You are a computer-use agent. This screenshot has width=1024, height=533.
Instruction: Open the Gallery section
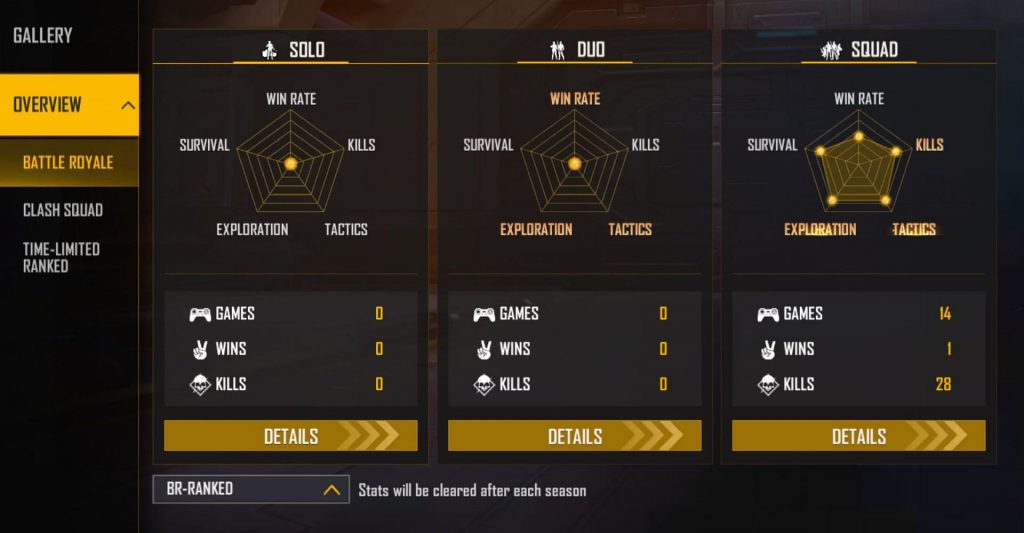pyautogui.click(x=43, y=36)
